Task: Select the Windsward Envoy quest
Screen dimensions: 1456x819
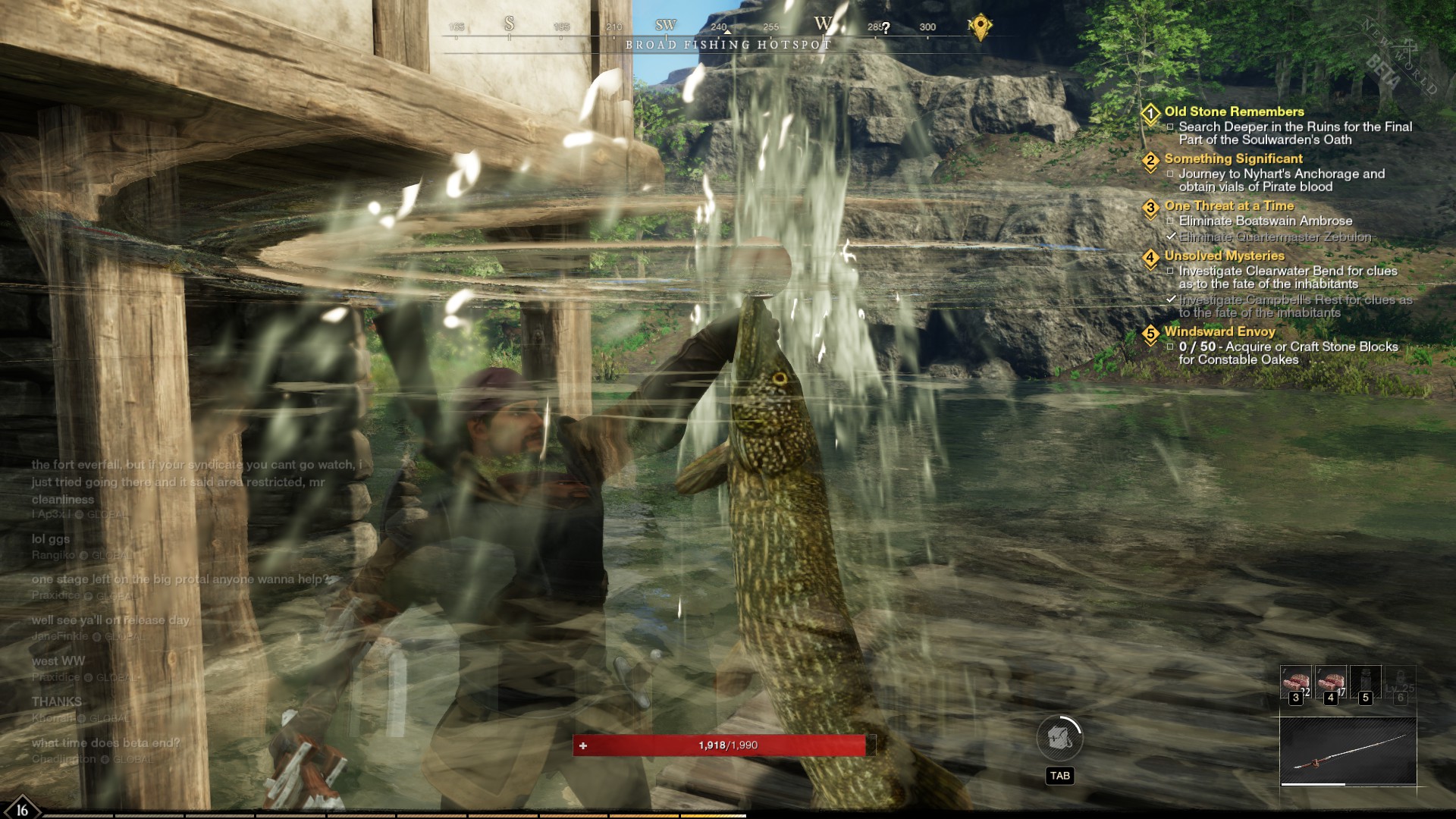Action: [x=1219, y=331]
